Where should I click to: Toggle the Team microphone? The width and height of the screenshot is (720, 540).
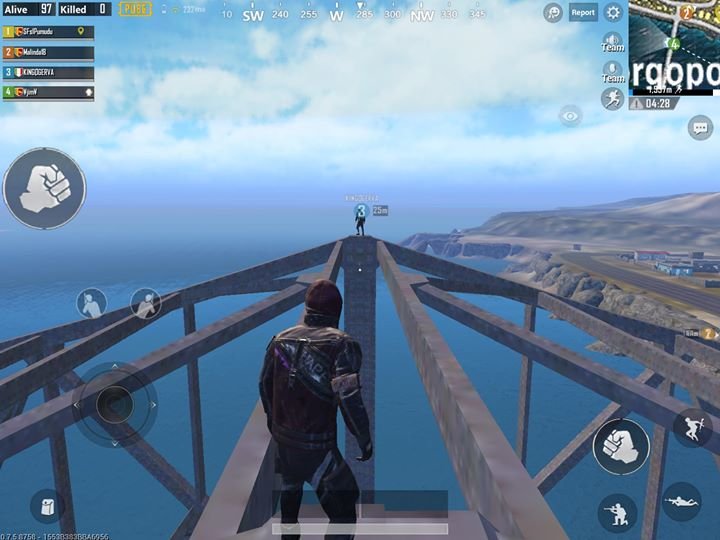[612, 71]
